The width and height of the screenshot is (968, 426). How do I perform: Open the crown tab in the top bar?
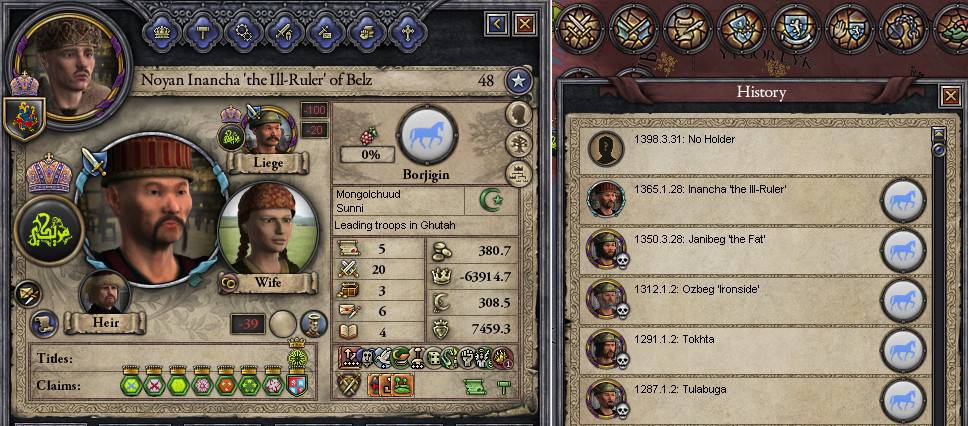coord(160,30)
